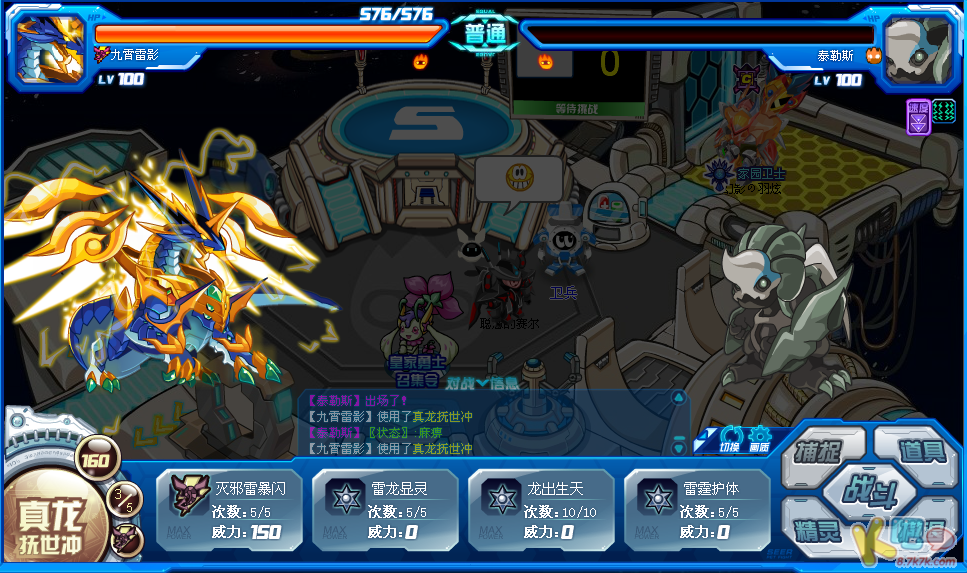Click the 切换 switch icon
This screenshot has width=967, height=573.
(x=731, y=438)
